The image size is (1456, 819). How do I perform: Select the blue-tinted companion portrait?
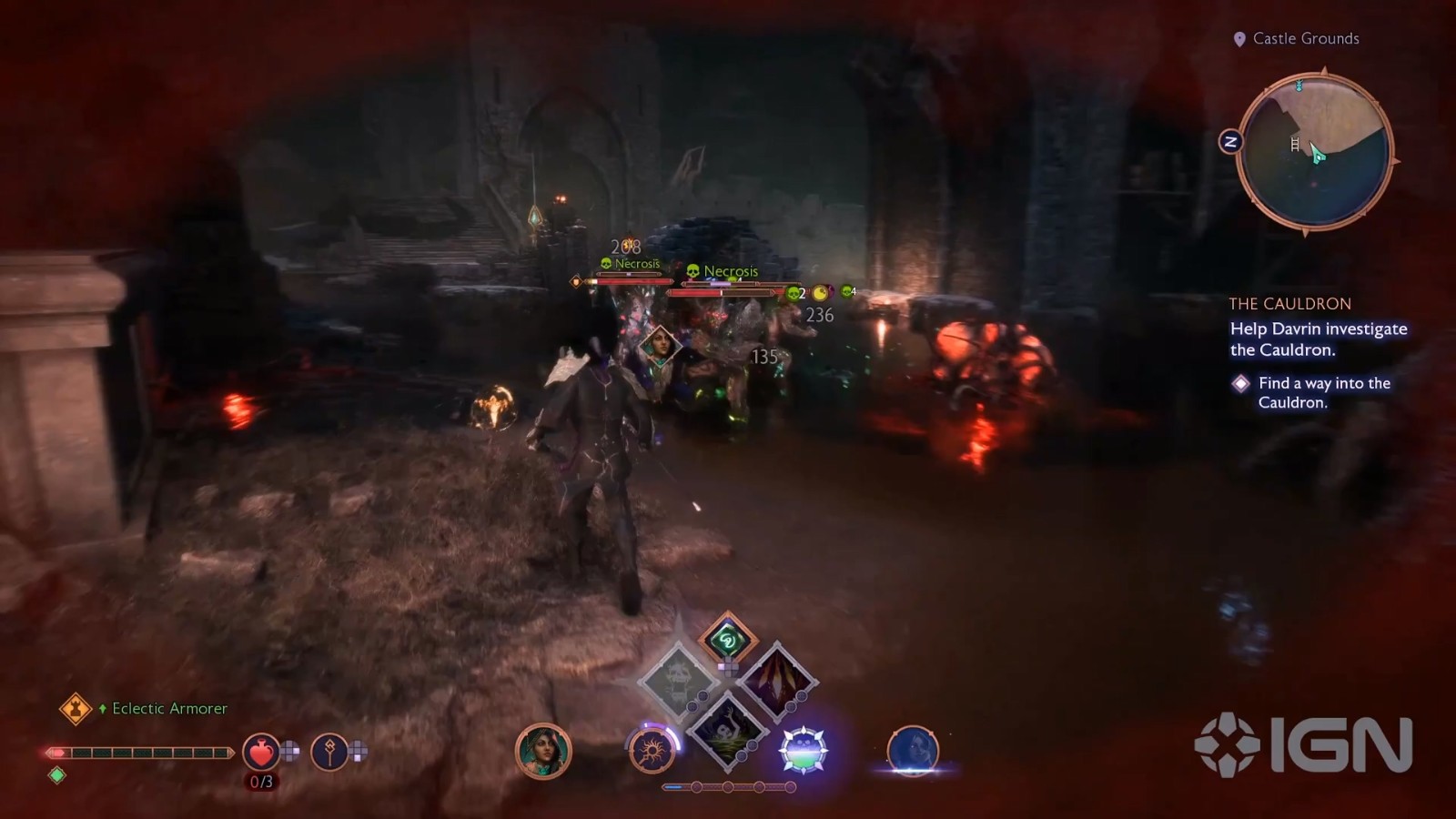[913, 751]
